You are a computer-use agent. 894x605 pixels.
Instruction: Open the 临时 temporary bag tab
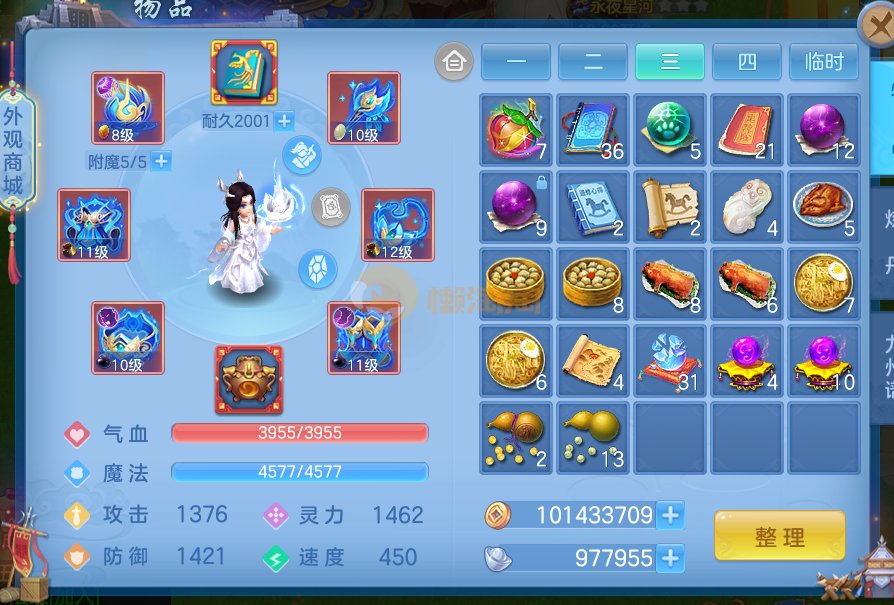pyautogui.click(x=824, y=62)
